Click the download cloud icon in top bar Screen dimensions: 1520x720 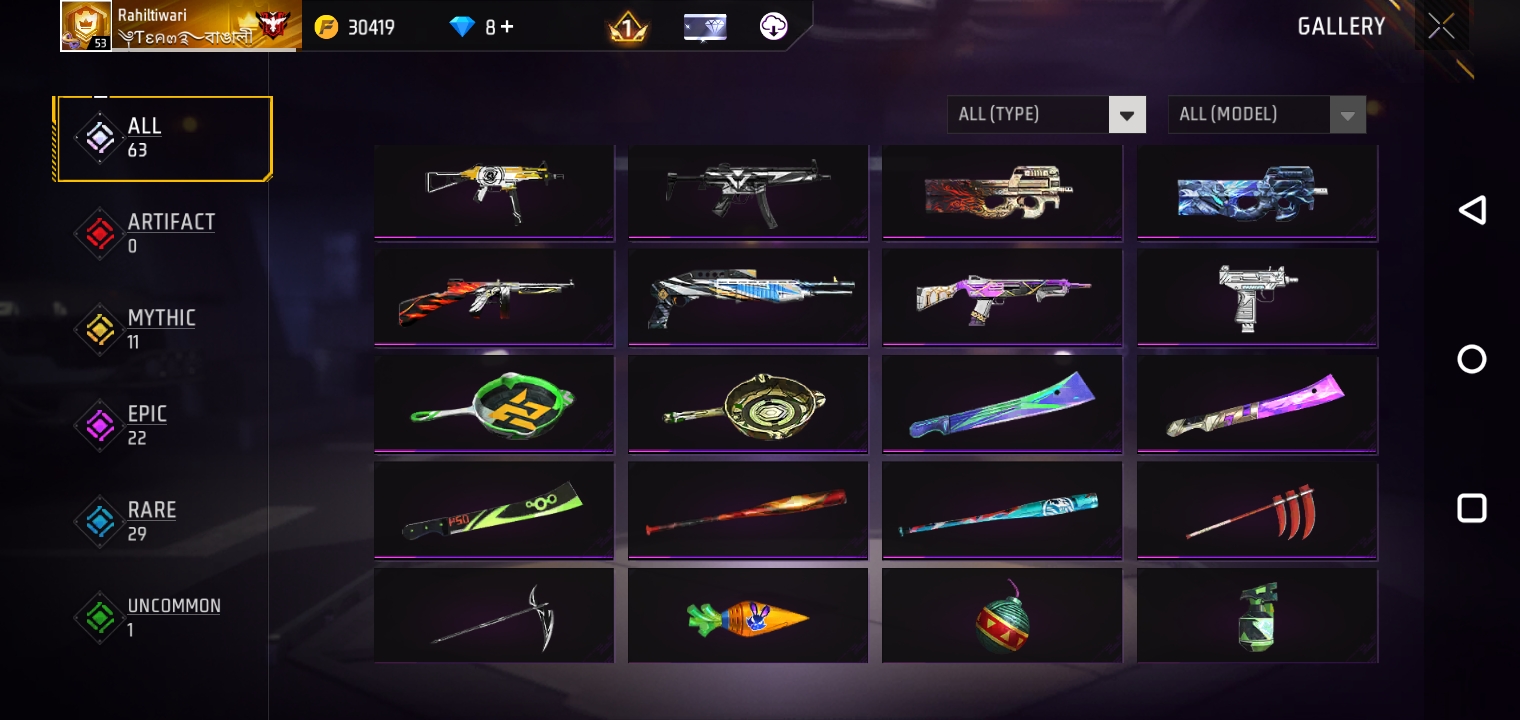[x=773, y=27]
